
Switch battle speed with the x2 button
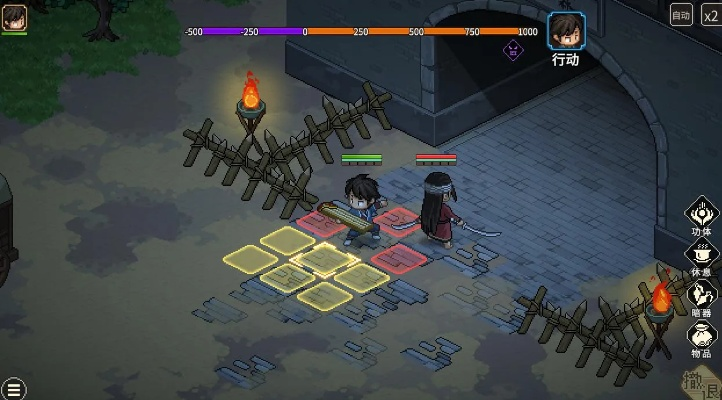[709, 14]
